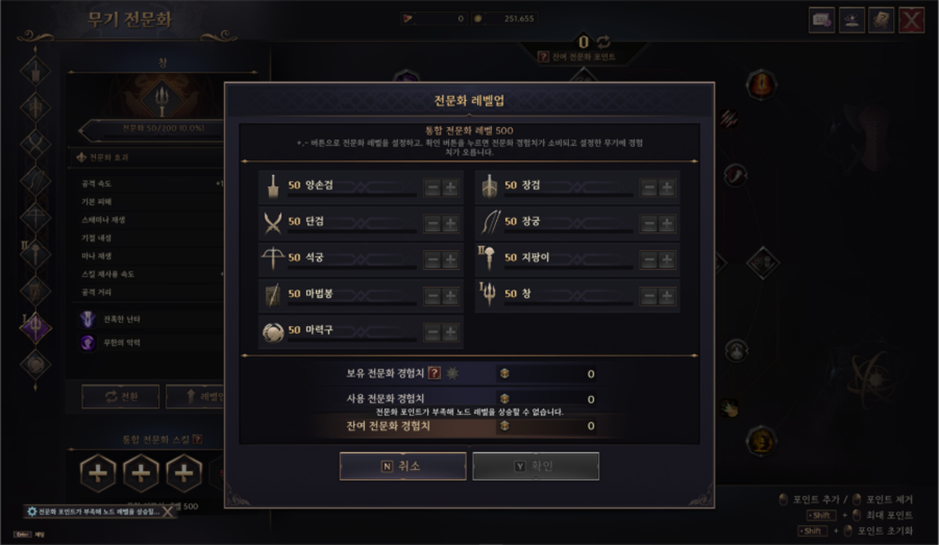Increase the 장검 specialization level

[x=667, y=187]
